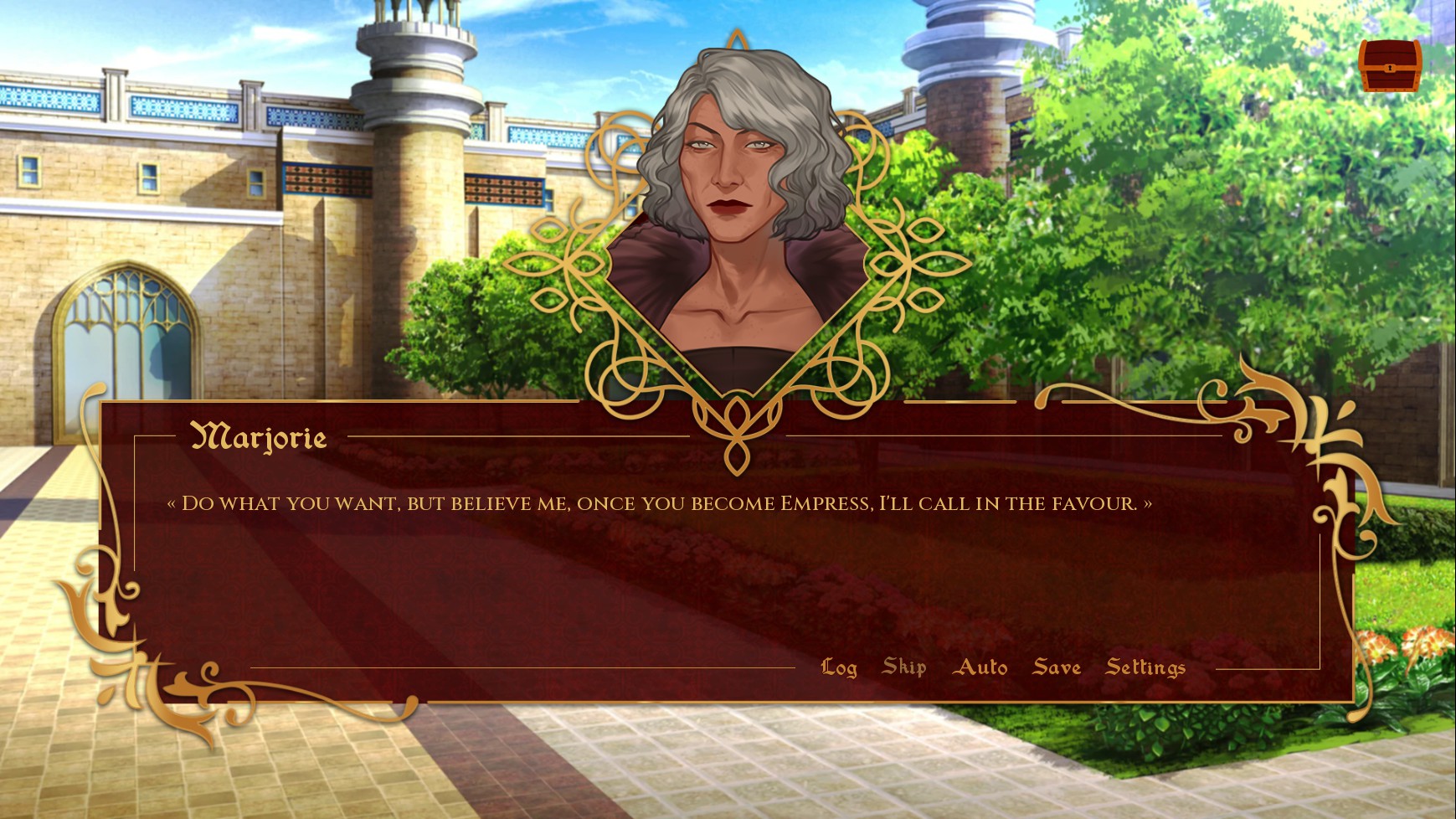Image resolution: width=1456 pixels, height=819 pixels.
Task: Open the treasure chest icon
Action: tap(1389, 65)
